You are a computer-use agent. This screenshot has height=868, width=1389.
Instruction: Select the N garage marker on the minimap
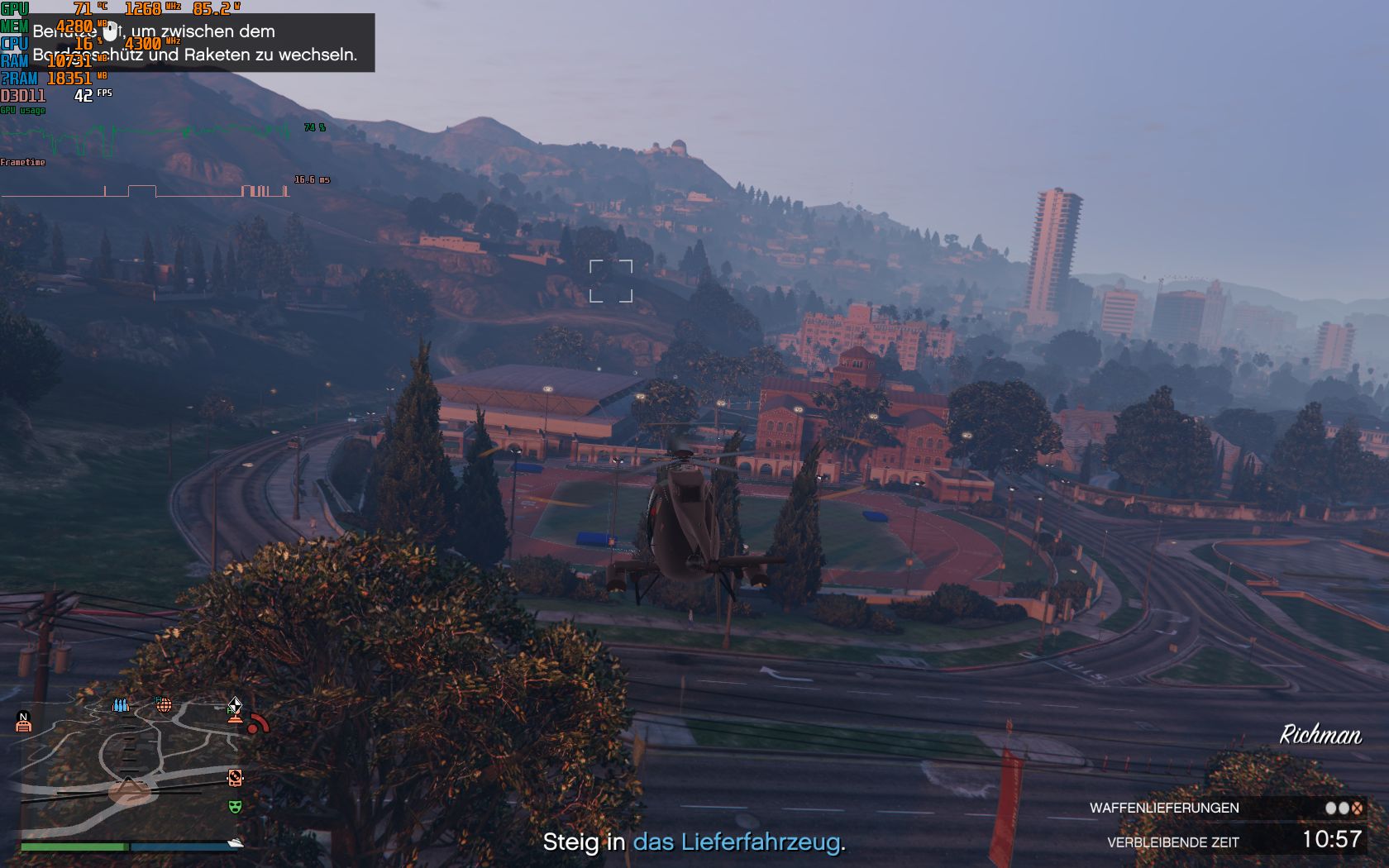pos(23,722)
